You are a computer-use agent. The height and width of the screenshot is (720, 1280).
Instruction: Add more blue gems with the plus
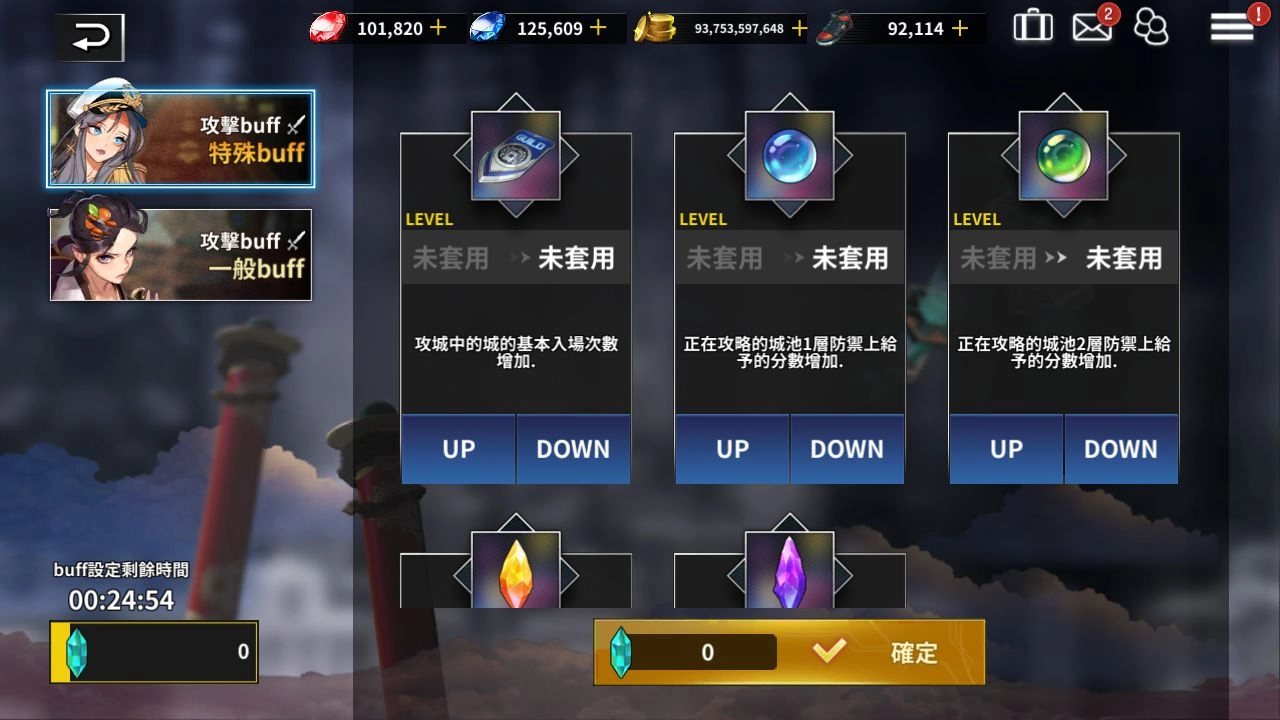598,28
